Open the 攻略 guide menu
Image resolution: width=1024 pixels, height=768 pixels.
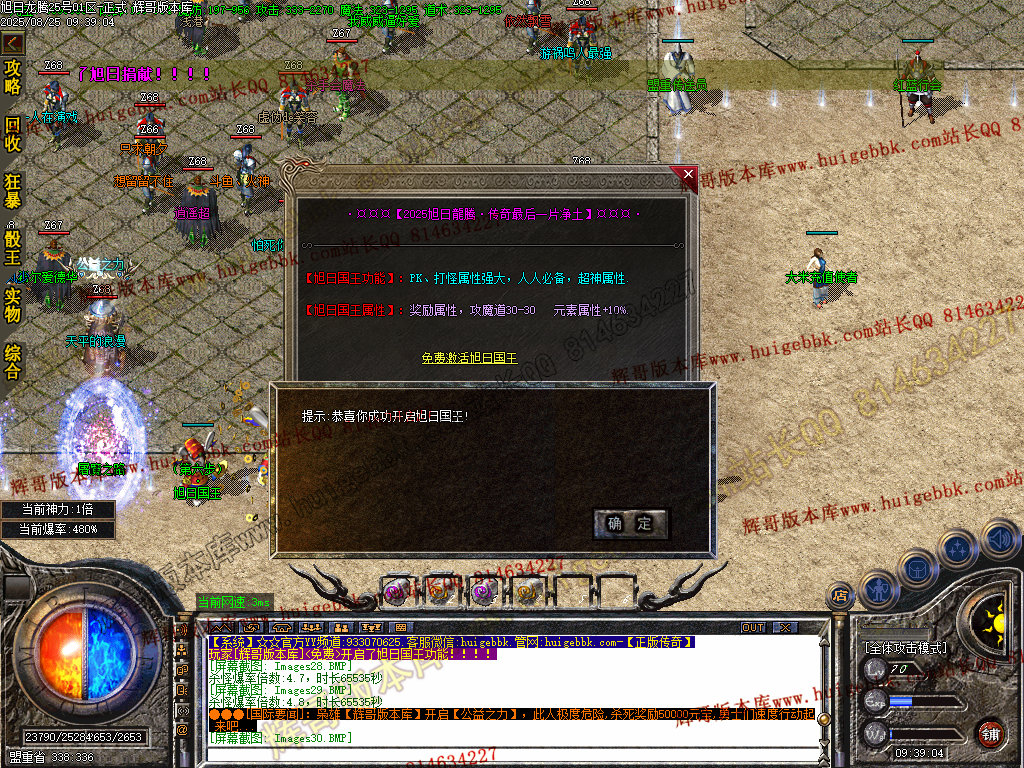(x=13, y=77)
